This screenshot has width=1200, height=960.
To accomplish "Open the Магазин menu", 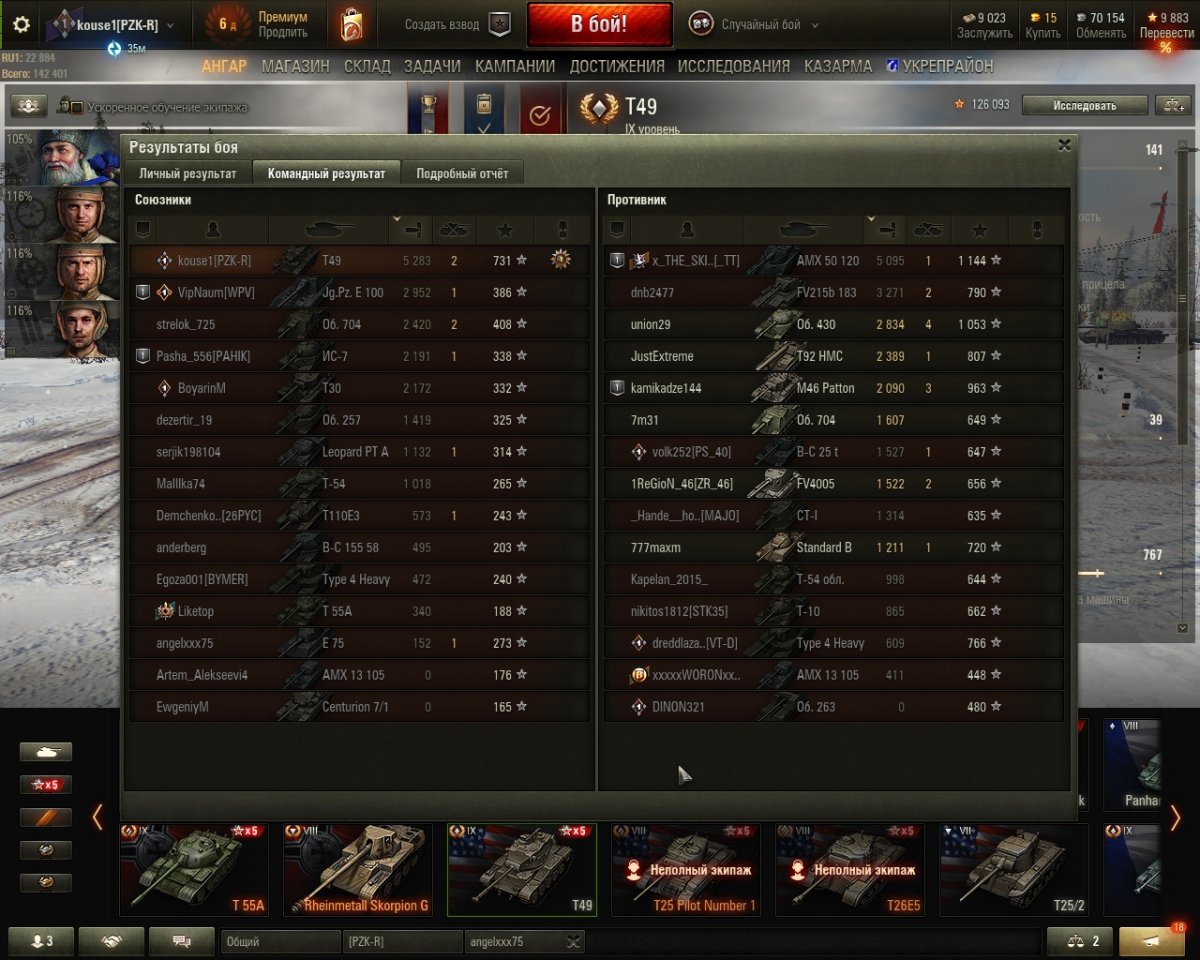I will coord(295,66).
